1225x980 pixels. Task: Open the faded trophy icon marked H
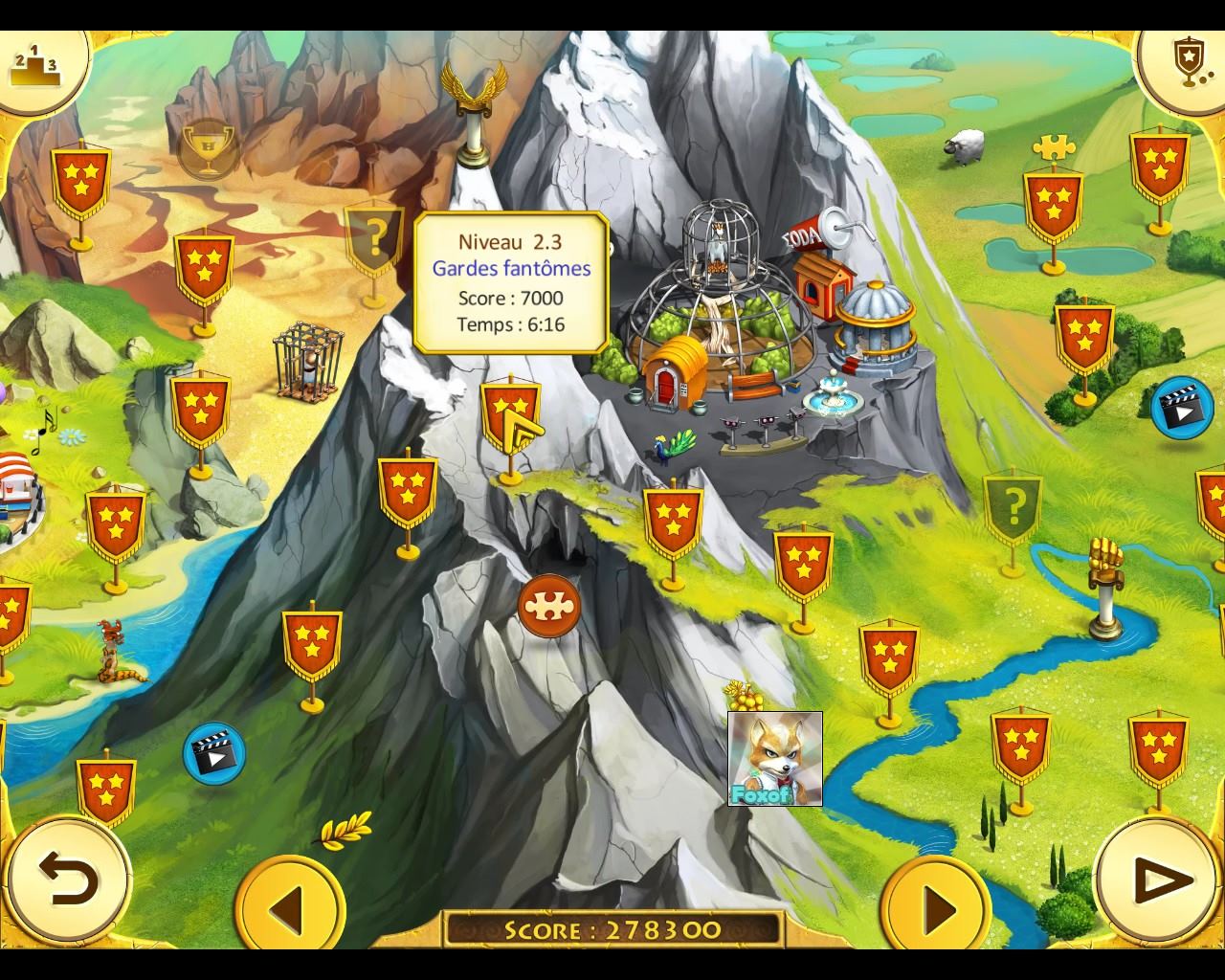[x=208, y=147]
